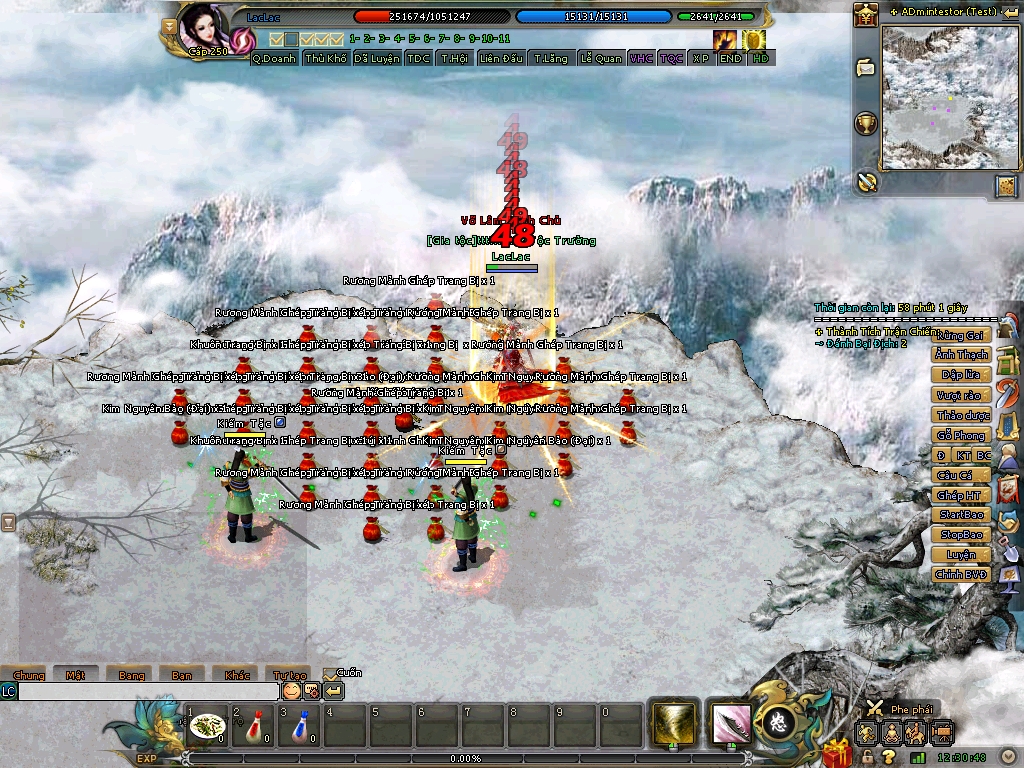Use the blue potion in hotbar slot 3
1024x768 pixels.
[x=298, y=727]
